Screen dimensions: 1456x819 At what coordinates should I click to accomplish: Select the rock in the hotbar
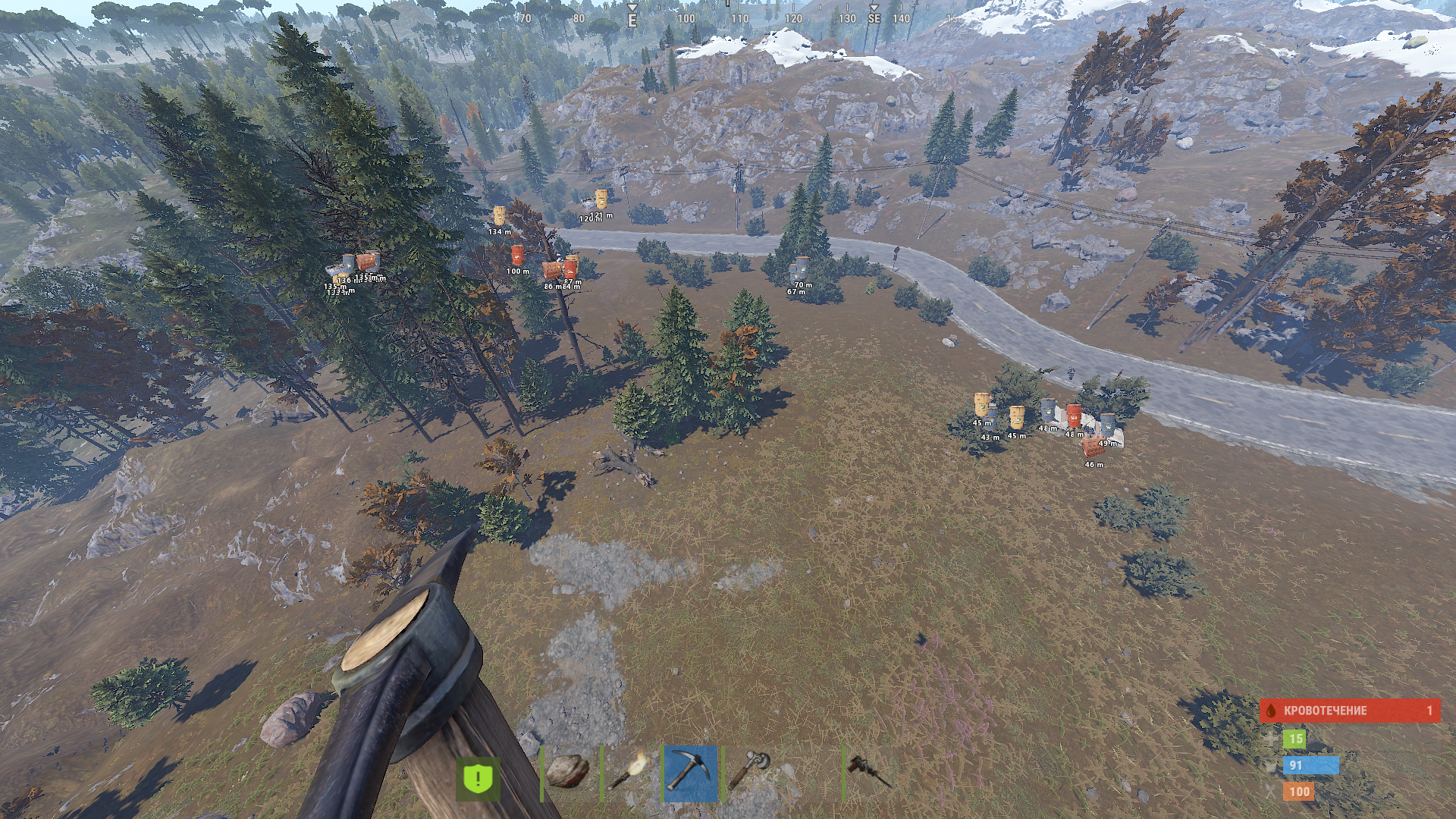coord(568,772)
